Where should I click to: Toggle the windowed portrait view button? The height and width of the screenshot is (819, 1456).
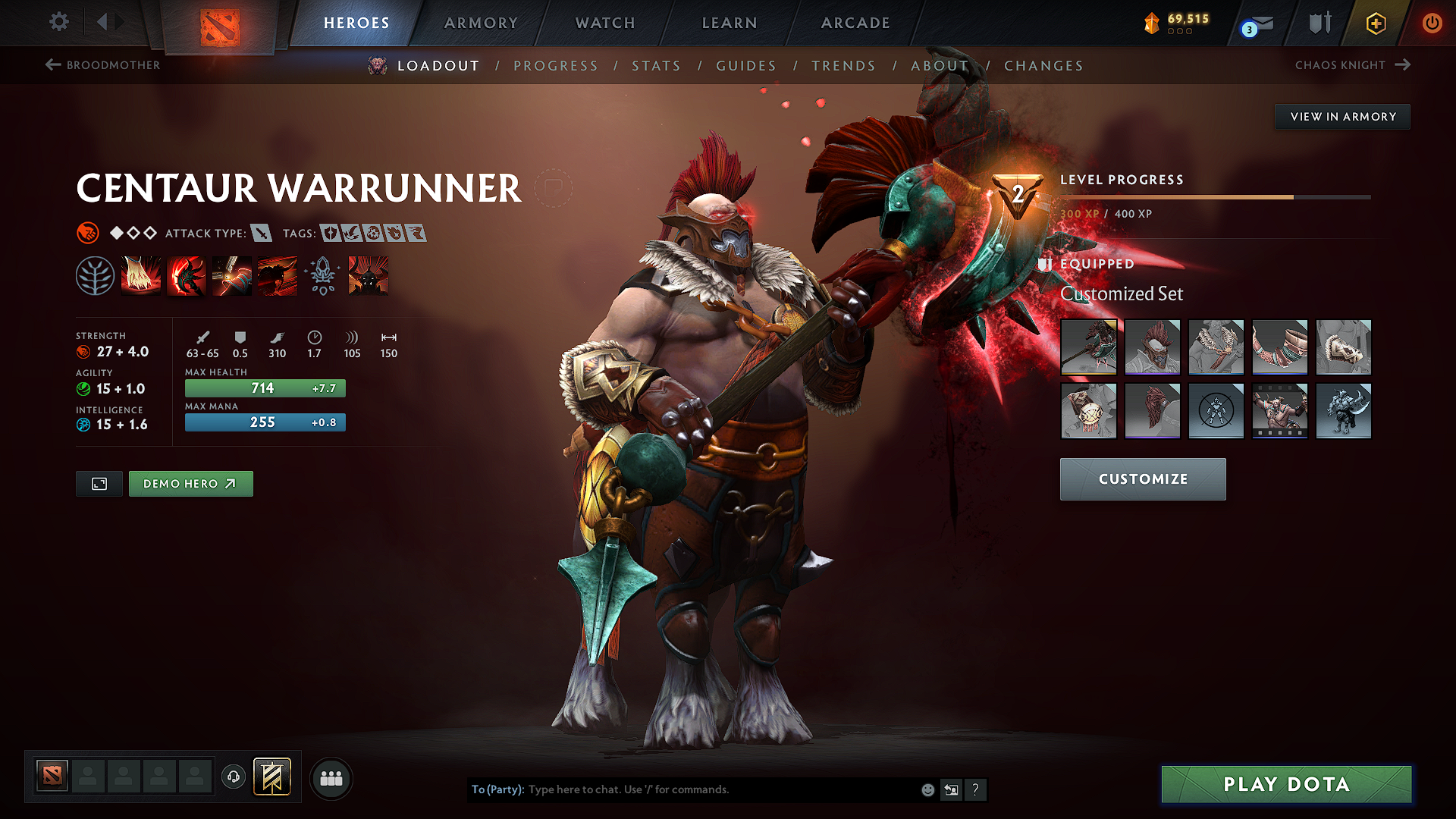(x=98, y=484)
